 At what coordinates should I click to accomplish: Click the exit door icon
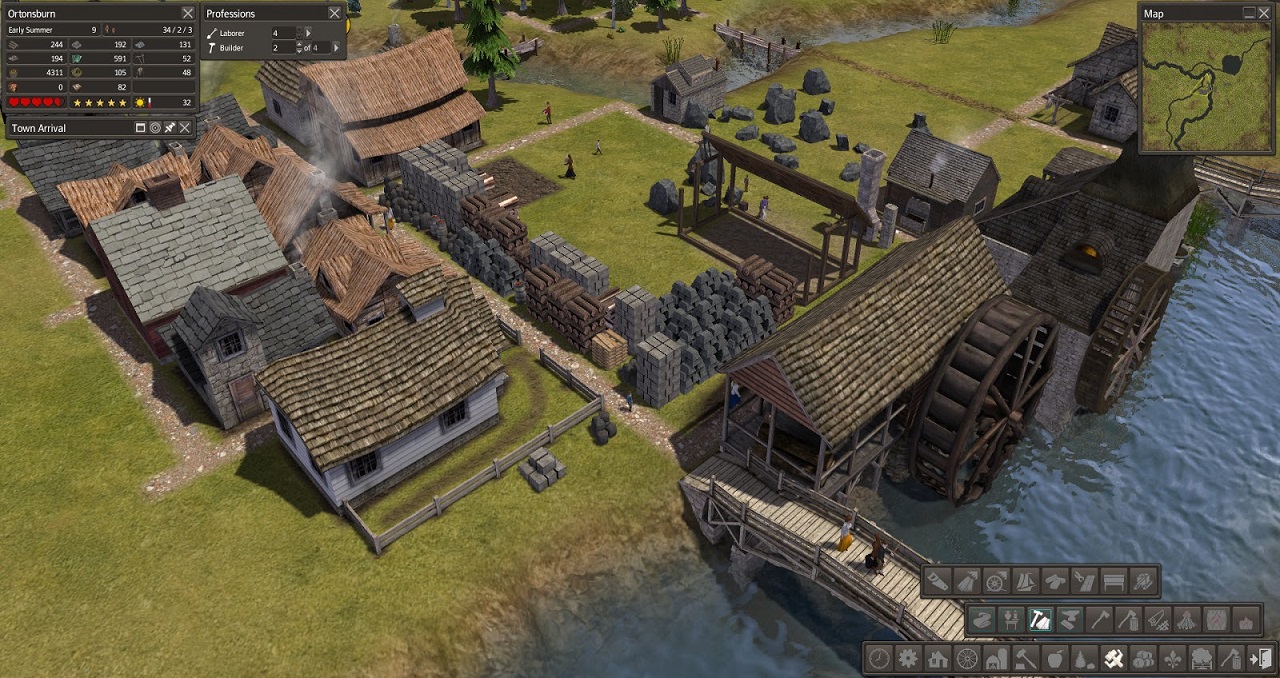coord(1261,659)
